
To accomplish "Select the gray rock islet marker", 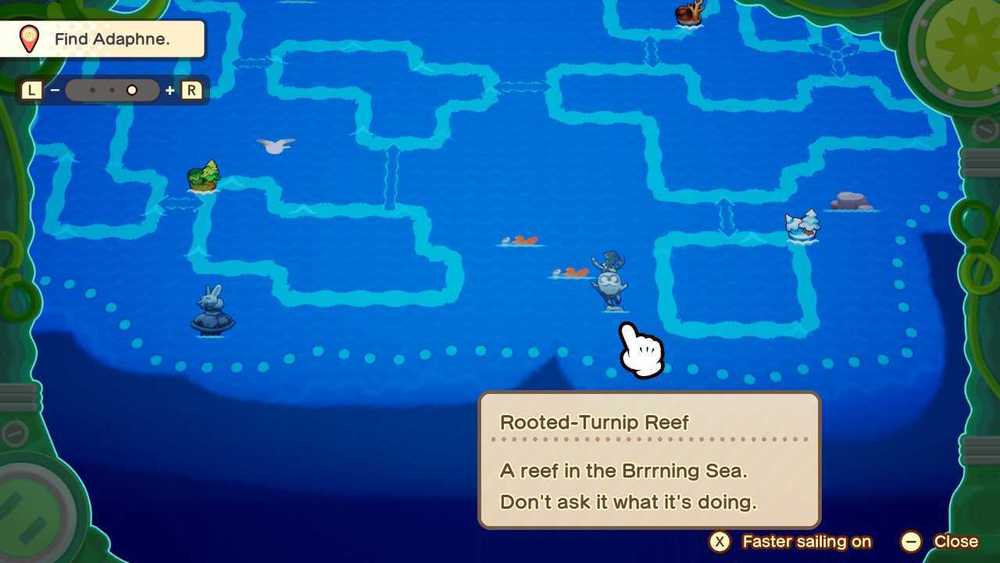I will (851, 201).
